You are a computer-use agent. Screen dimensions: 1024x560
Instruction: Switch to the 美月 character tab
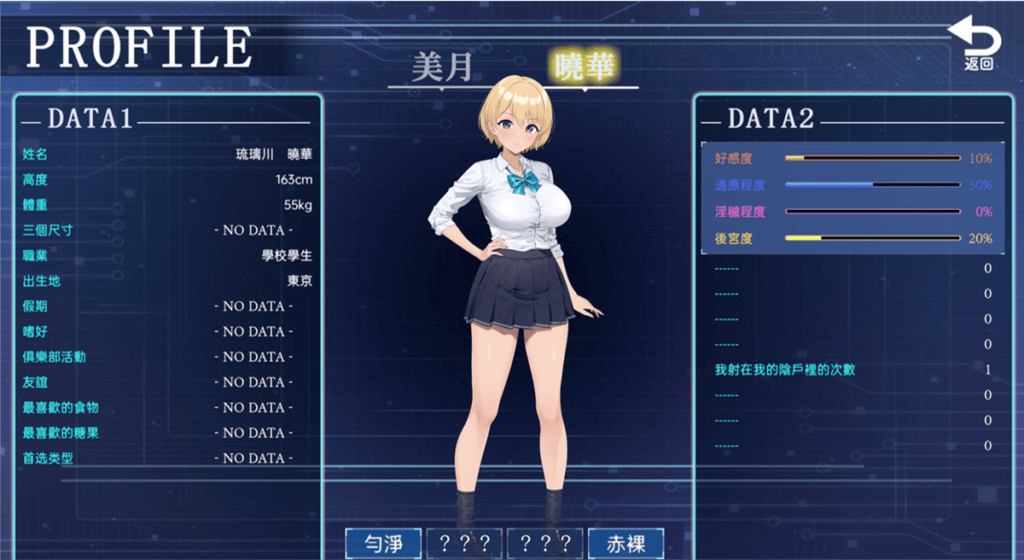click(442, 68)
